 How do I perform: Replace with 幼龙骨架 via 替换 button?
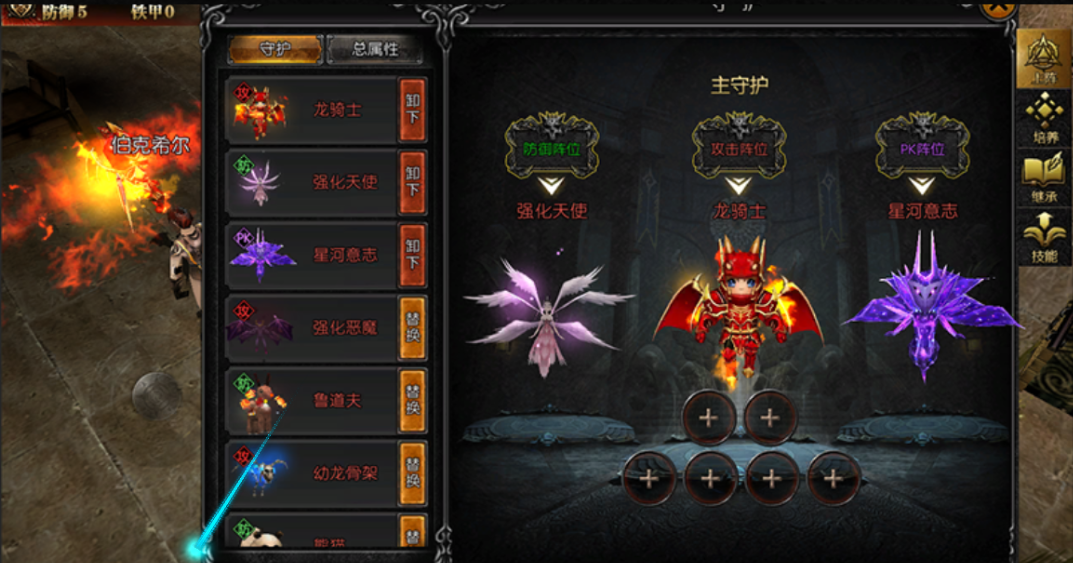tap(412, 473)
